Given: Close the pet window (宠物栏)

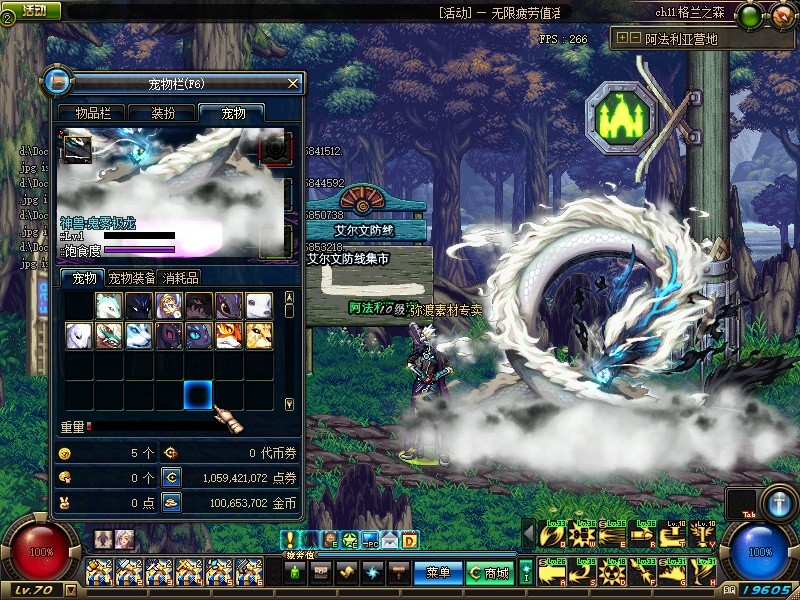Looking at the screenshot, I should (292, 83).
